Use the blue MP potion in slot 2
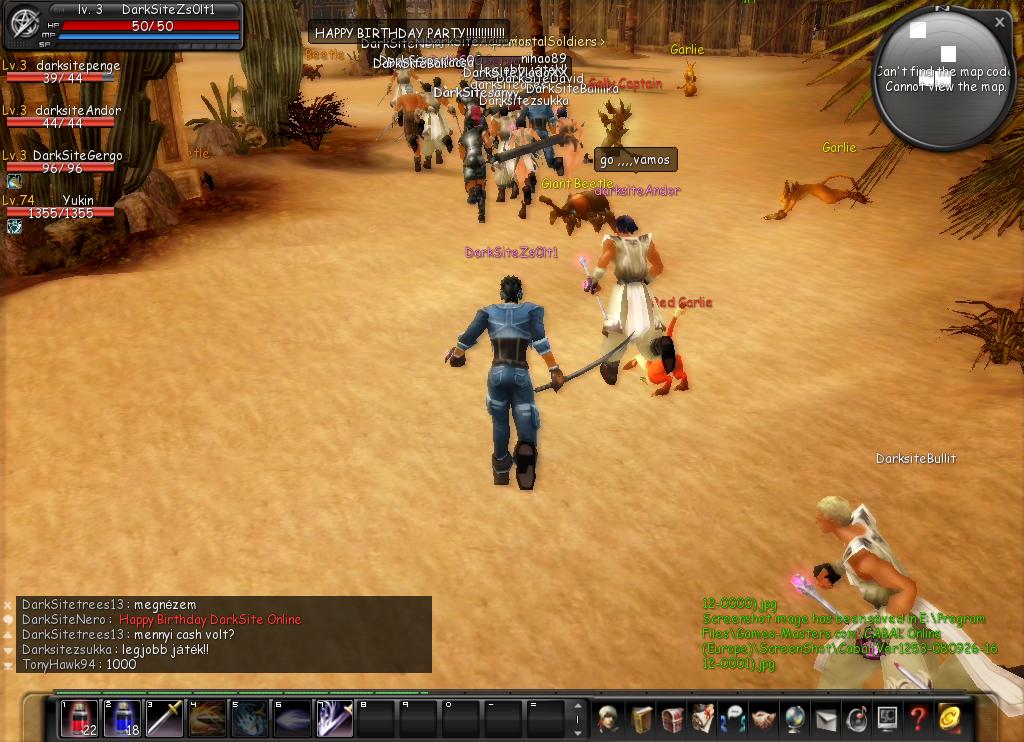Viewport: 1024px width, 742px height. [x=122, y=718]
